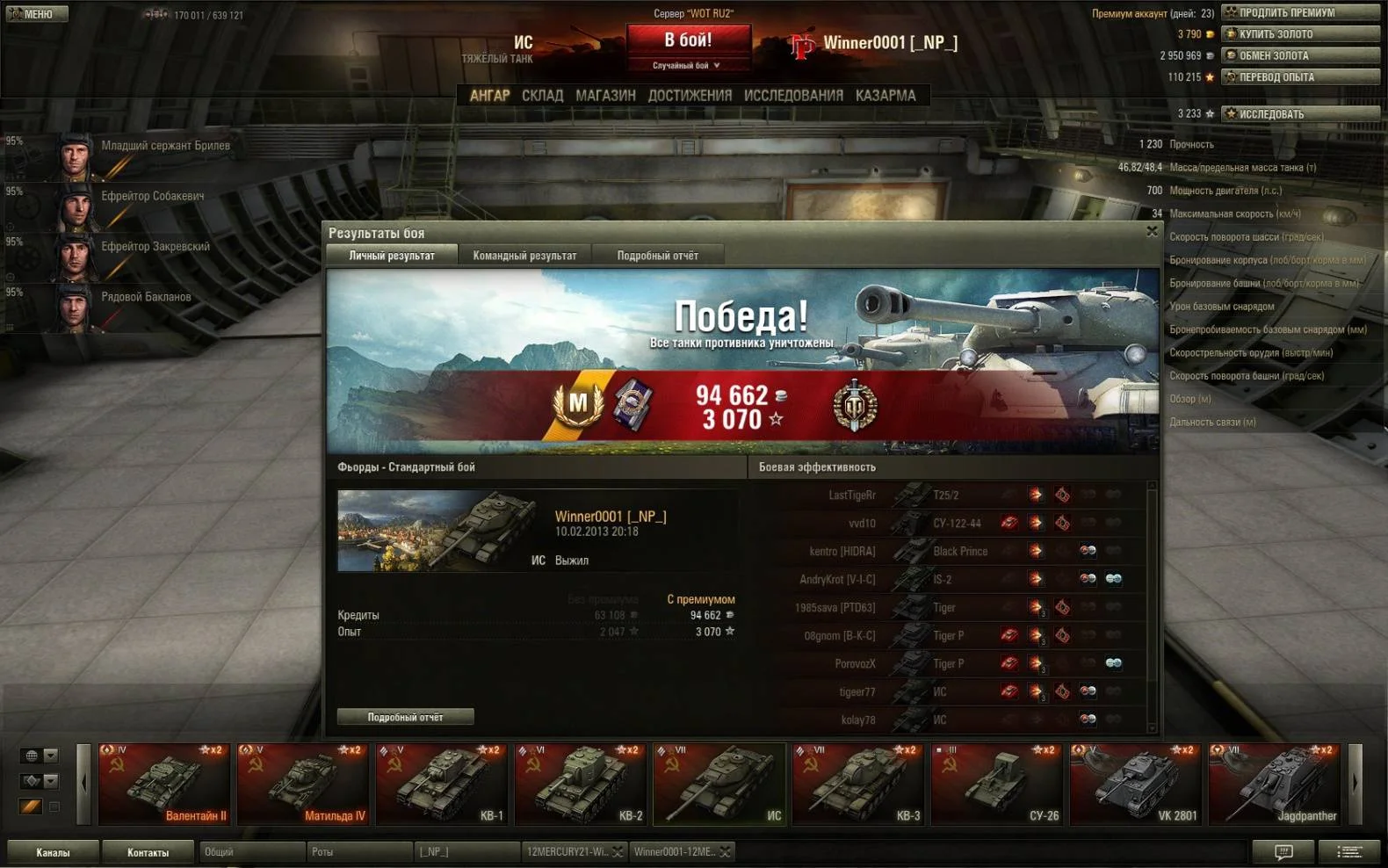Open ОБМЕН ЗОЛОТА exchange
Viewport: 1388px width, 868px height.
(x=1301, y=55)
